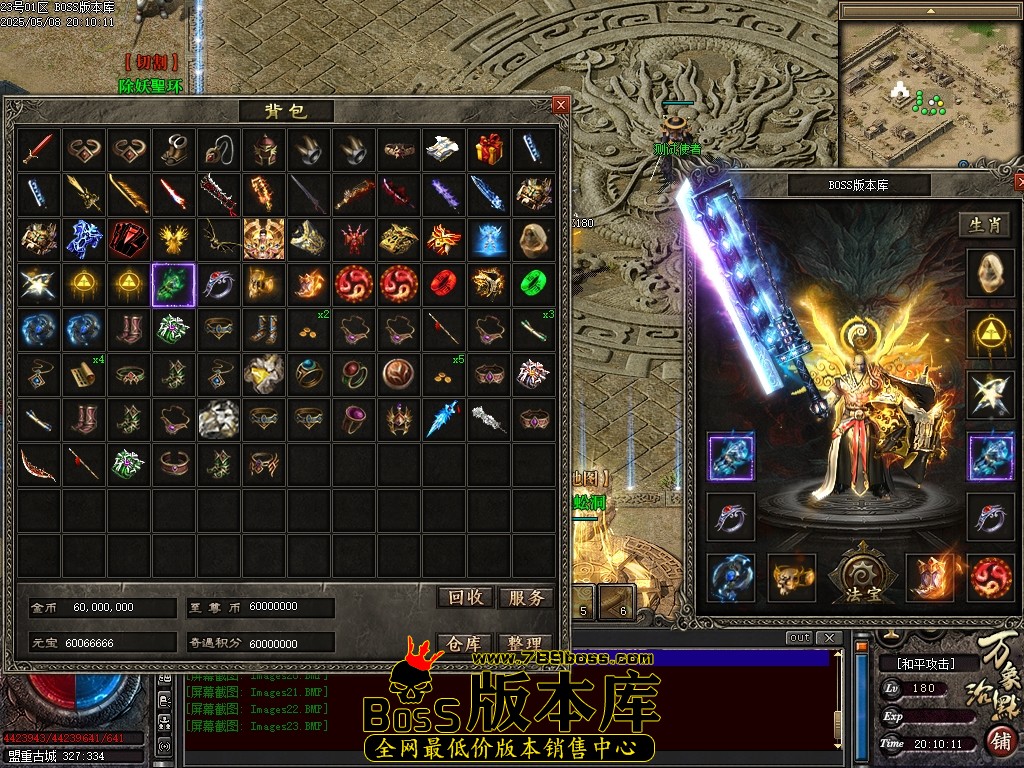This screenshot has width=1024, height=768.
Task: Choose the red poker card item
Action: pos(127,239)
